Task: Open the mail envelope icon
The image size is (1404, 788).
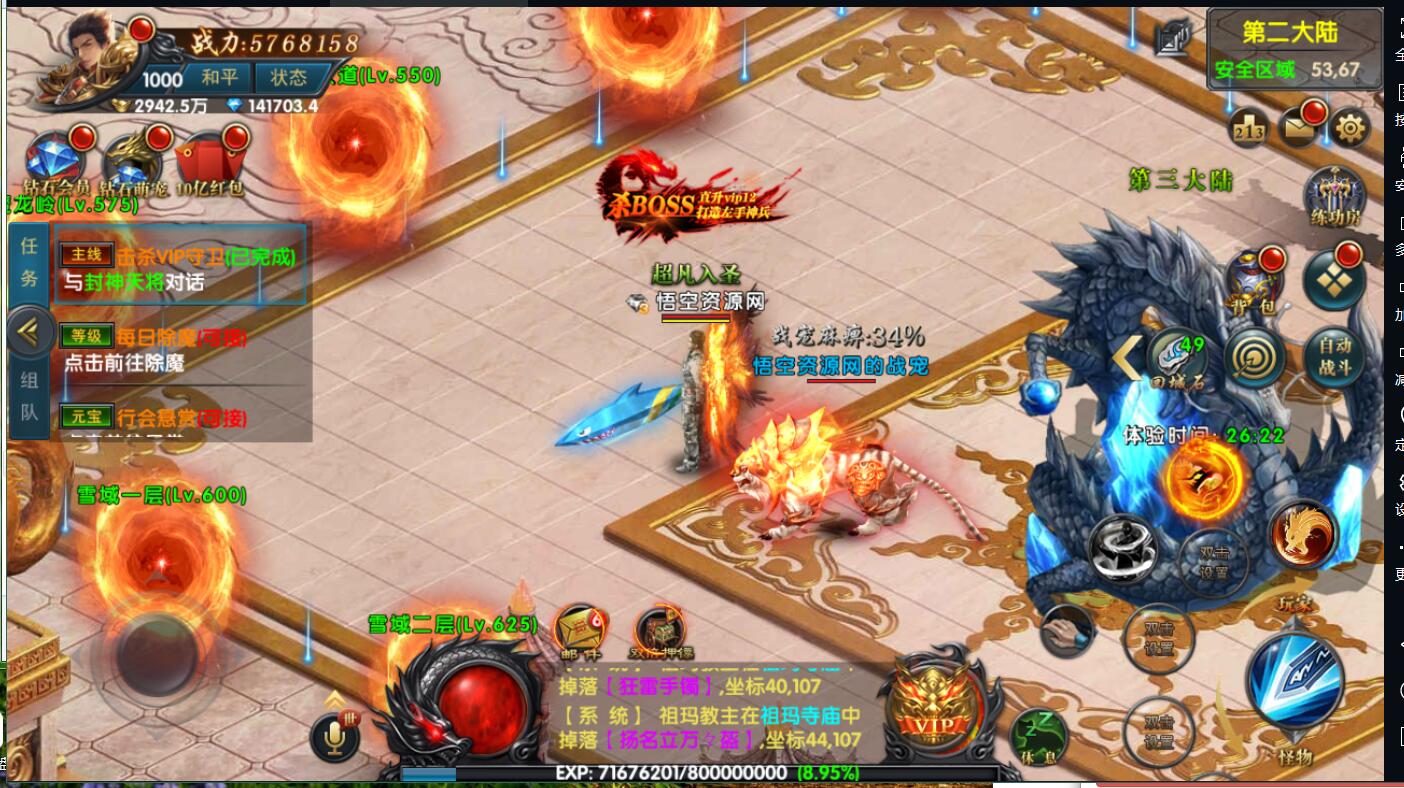Action: [1299, 128]
